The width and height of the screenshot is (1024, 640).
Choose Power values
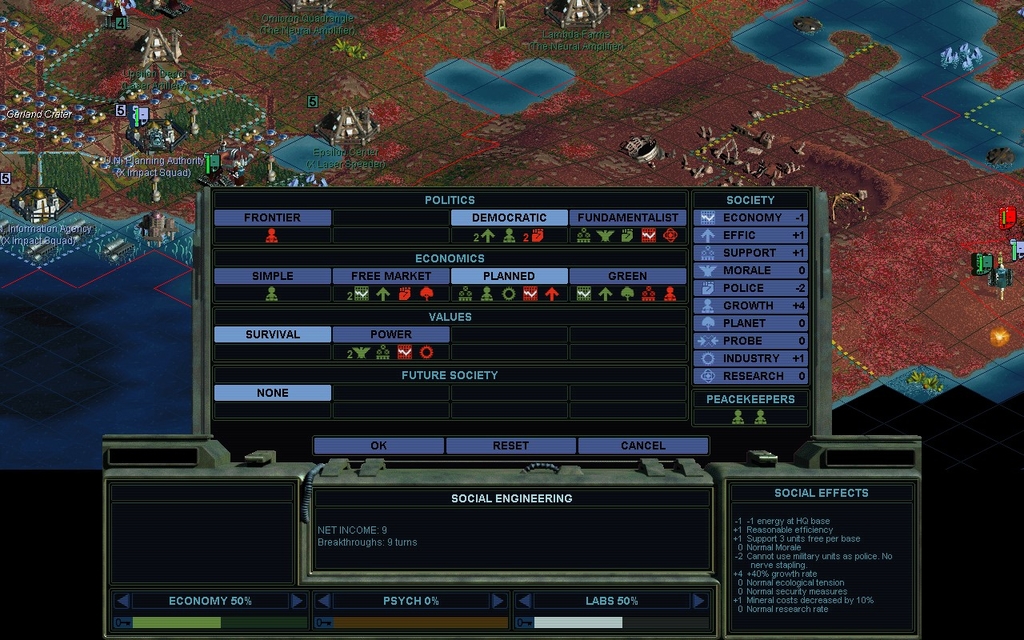(391, 334)
